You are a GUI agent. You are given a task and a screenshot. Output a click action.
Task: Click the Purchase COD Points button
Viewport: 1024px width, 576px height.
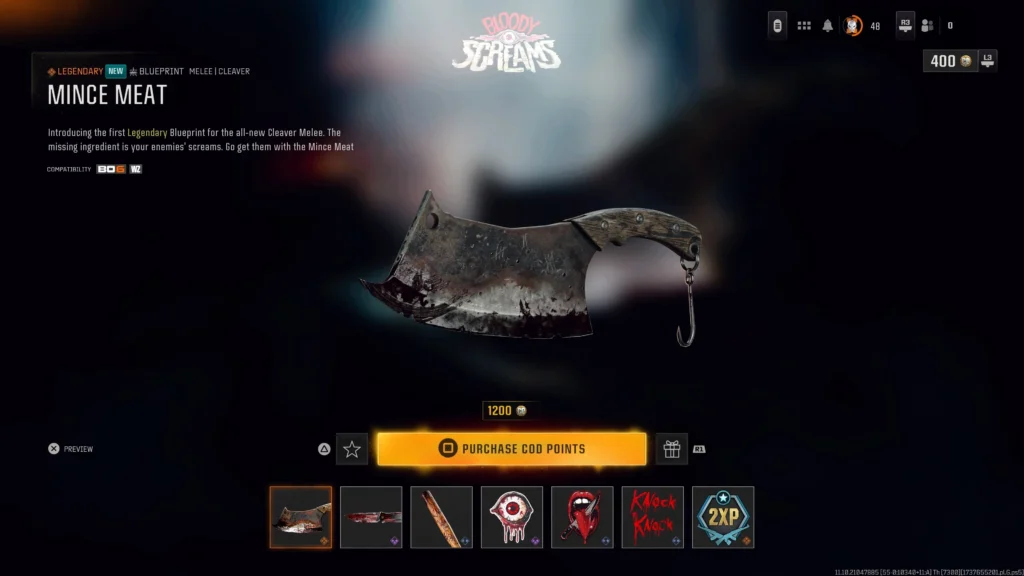pyautogui.click(x=511, y=449)
